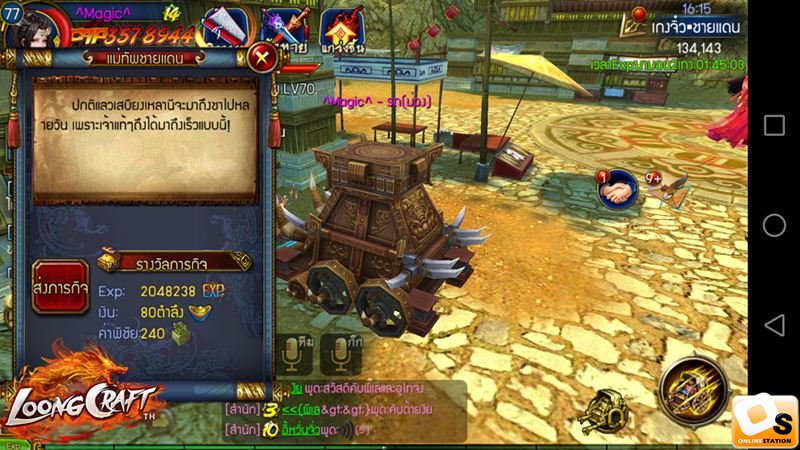This screenshot has width=800, height=450.
Task: Tap the round golden chariot skill button
Action: point(693,388)
